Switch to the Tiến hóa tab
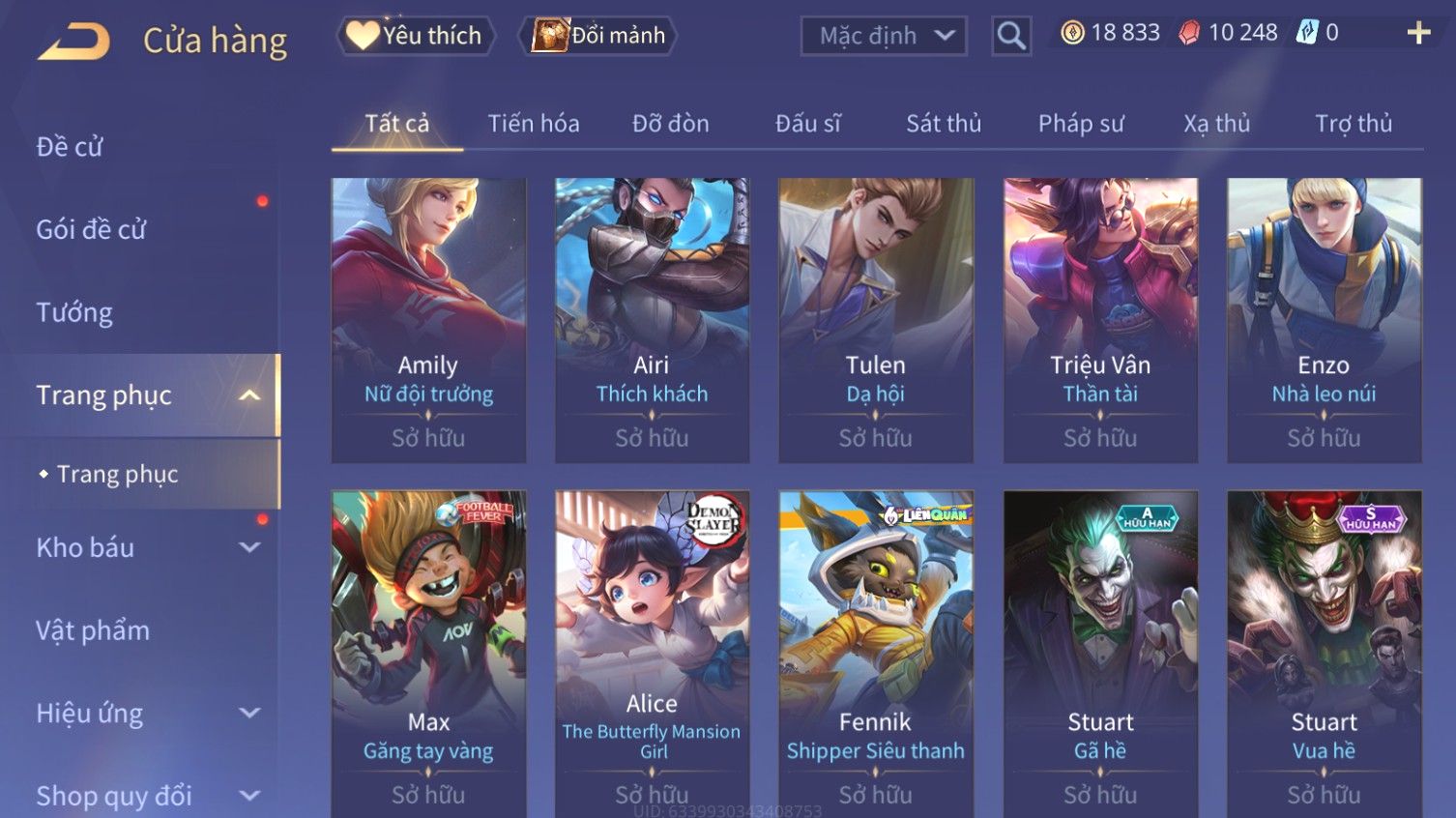1456x818 pixels. 533,124
